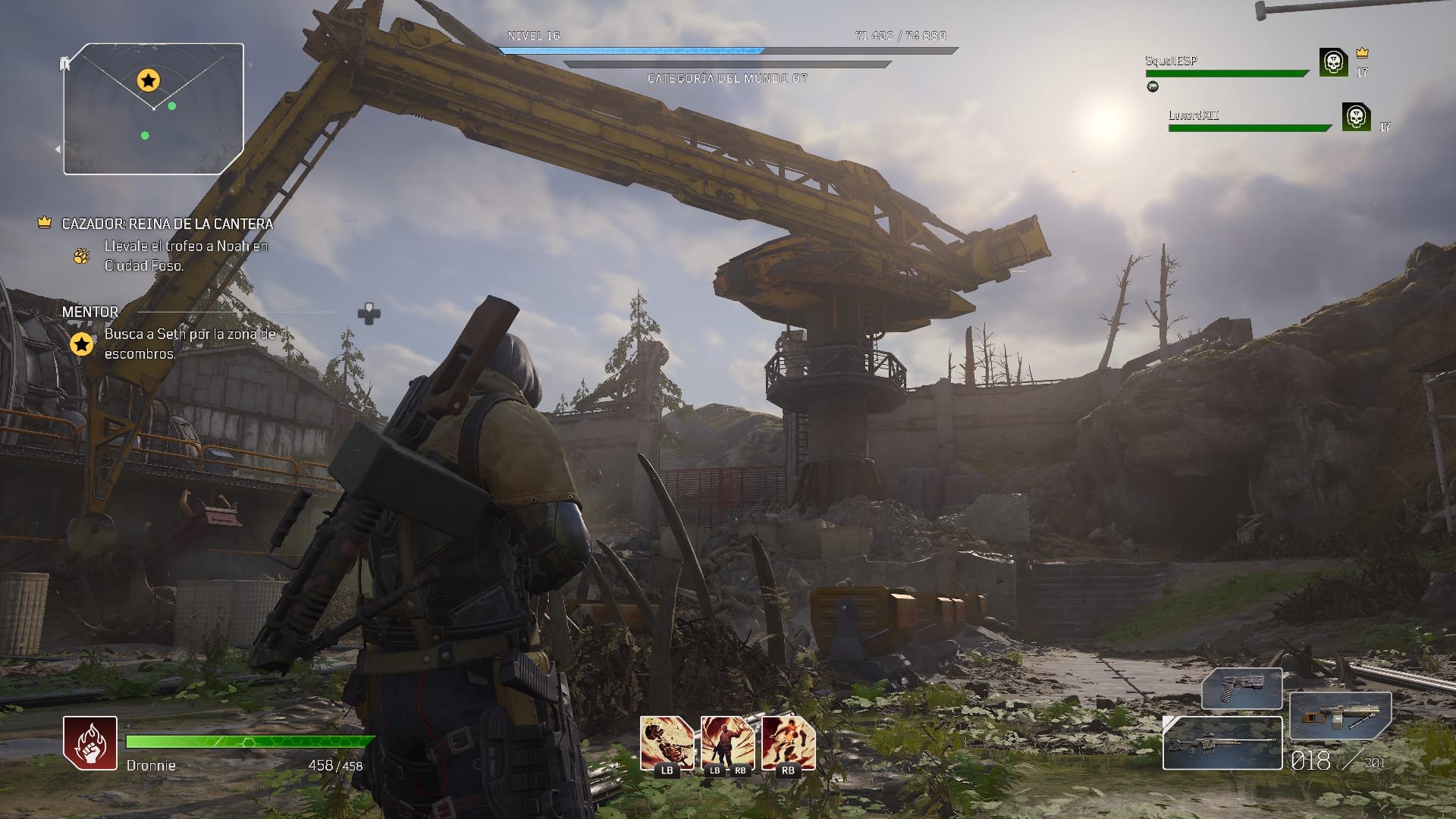Switch to the pistol sidearm slot
Viewport: 1456px width, 819px height.
coord(1241,689)
